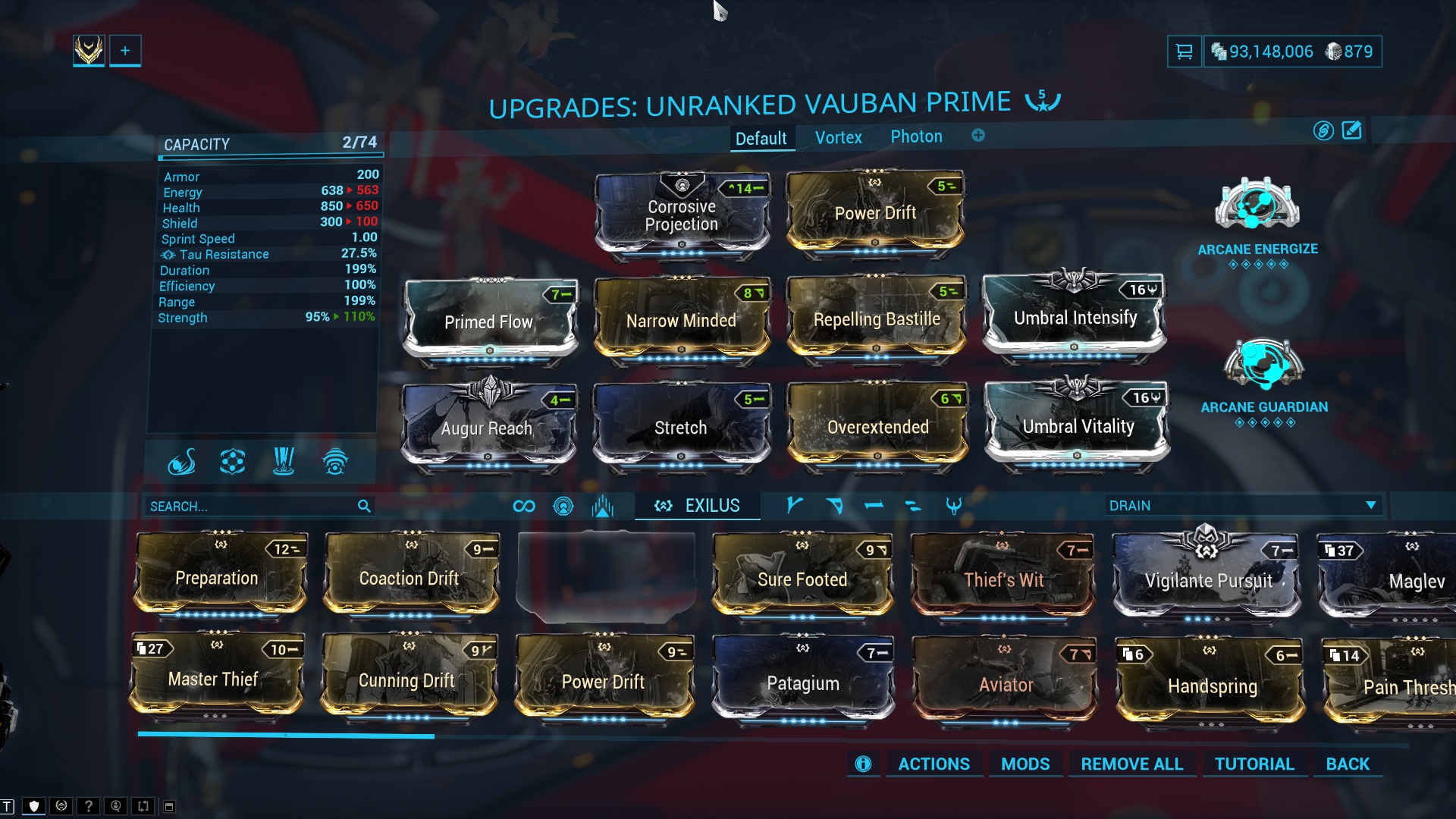Open the Default config tab

point(761,138)
